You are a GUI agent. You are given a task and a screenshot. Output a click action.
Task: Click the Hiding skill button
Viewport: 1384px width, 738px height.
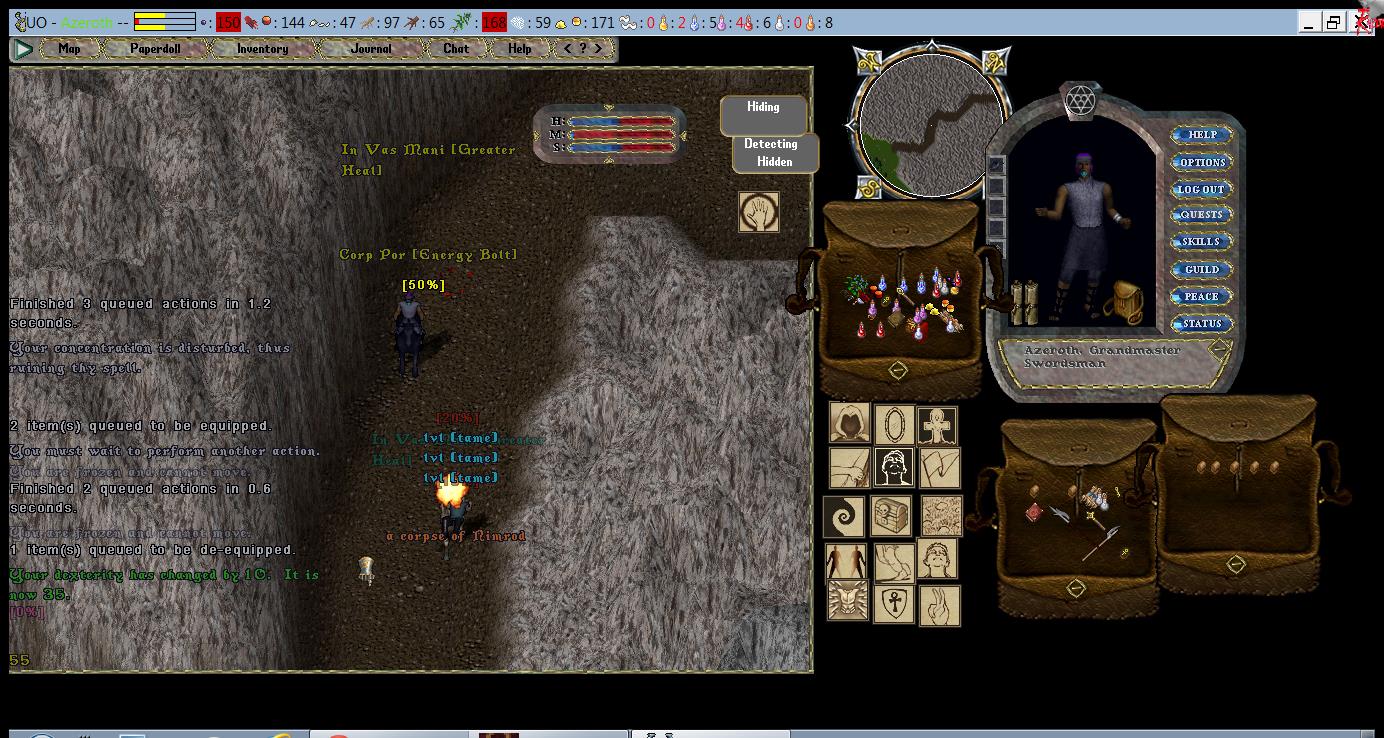pyautogui.click(x=763, y=115)
